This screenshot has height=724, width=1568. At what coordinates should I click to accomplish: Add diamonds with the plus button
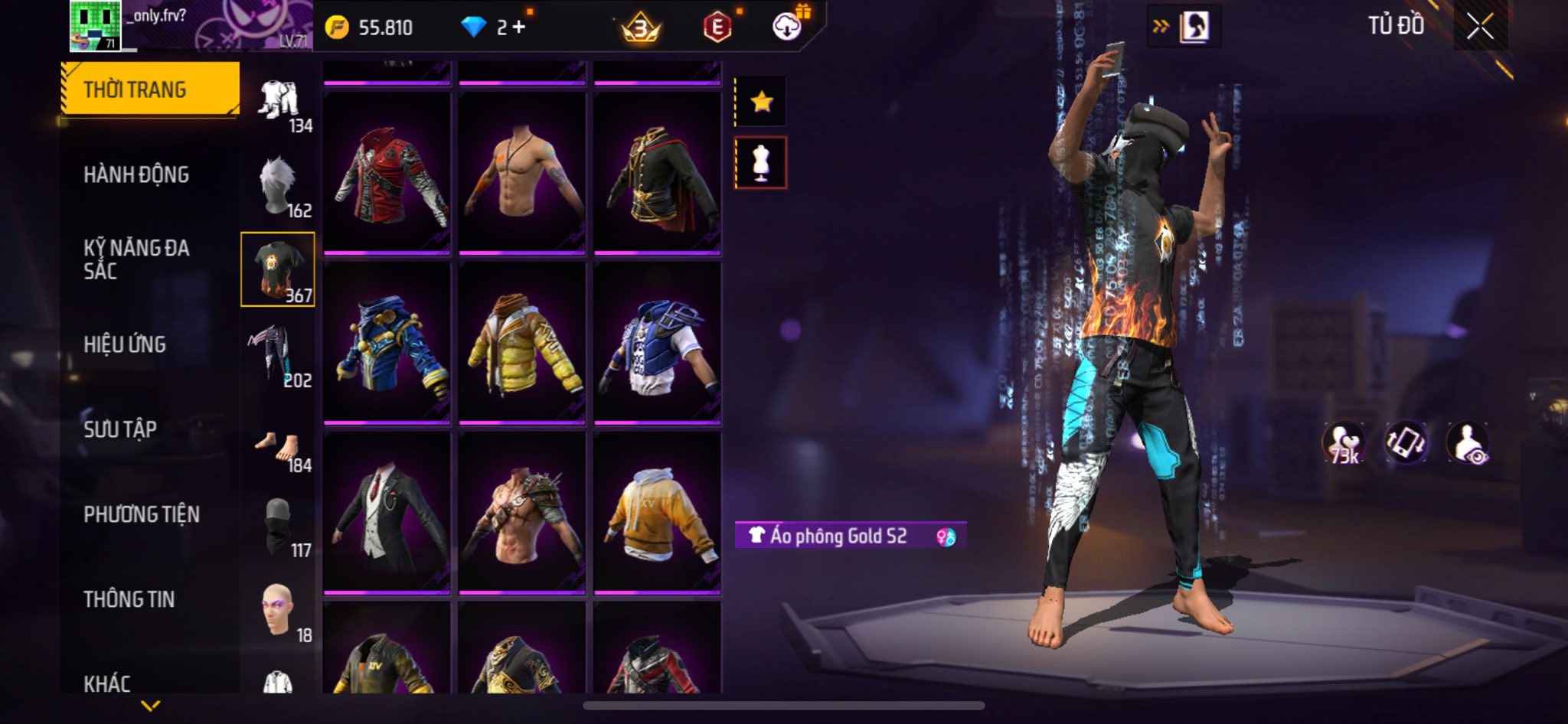click(x=520, y=28)
